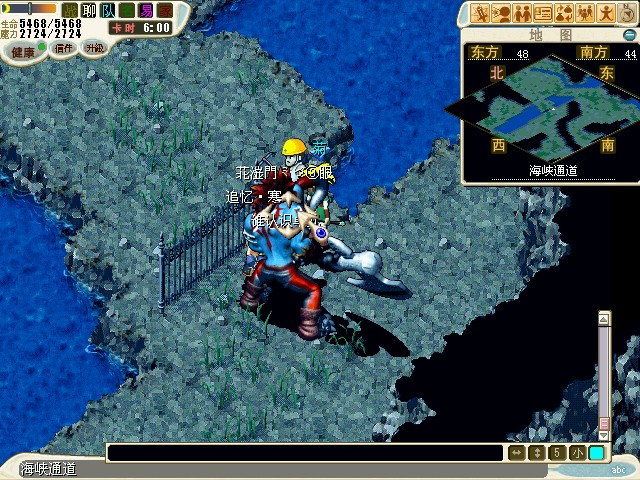Click the vertical arrows chat resize button
Screen dimensions: 640x480
click(537, 453)
